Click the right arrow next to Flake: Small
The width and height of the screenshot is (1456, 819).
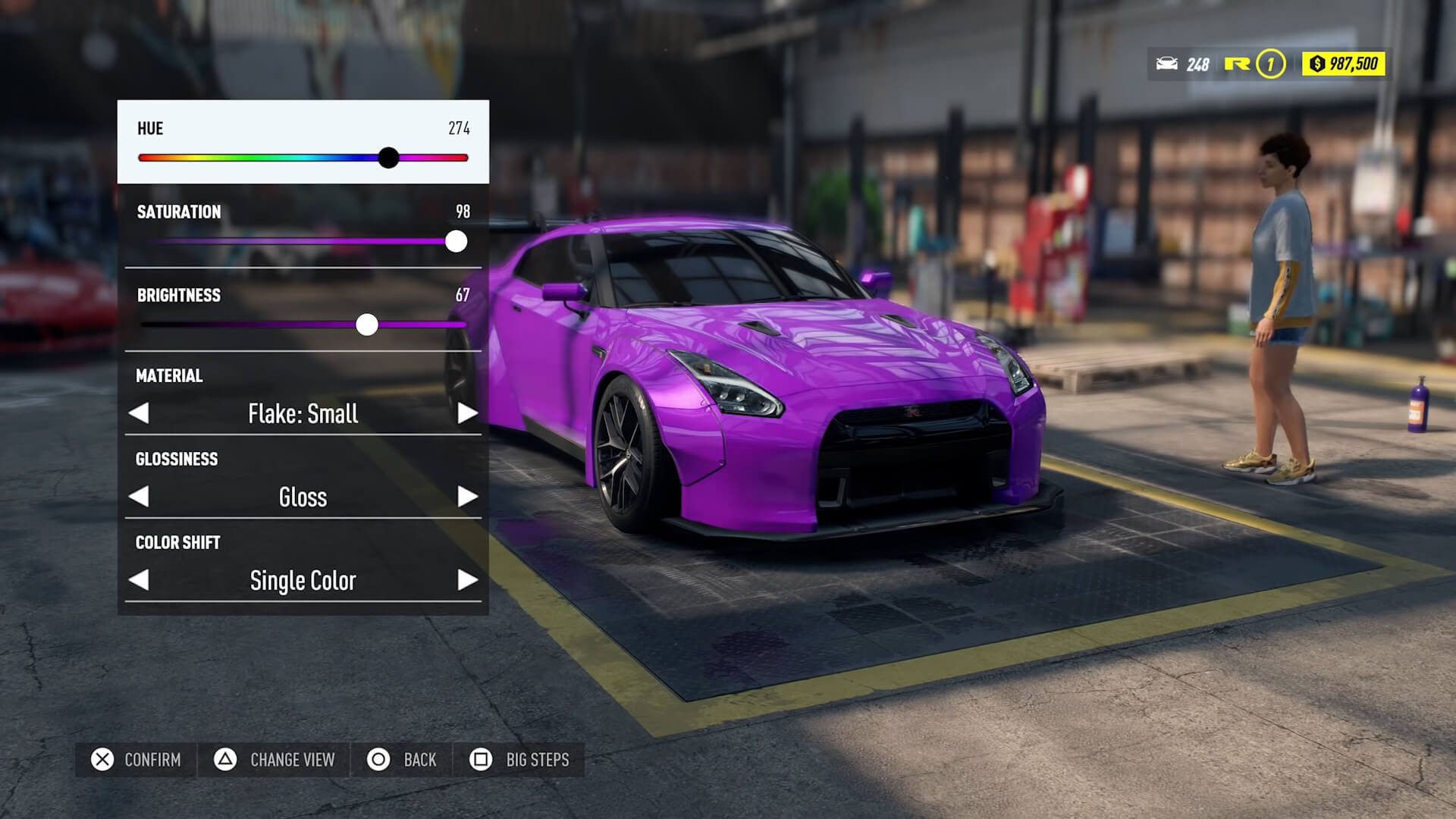466,413
